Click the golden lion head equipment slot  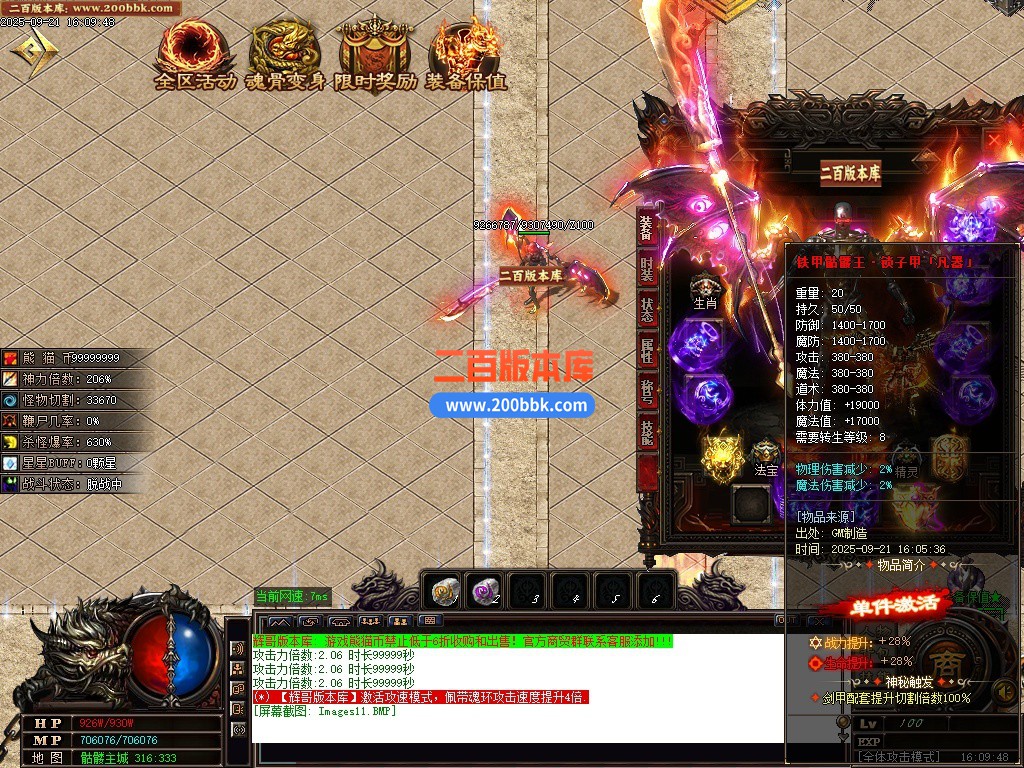click(720, 456)
